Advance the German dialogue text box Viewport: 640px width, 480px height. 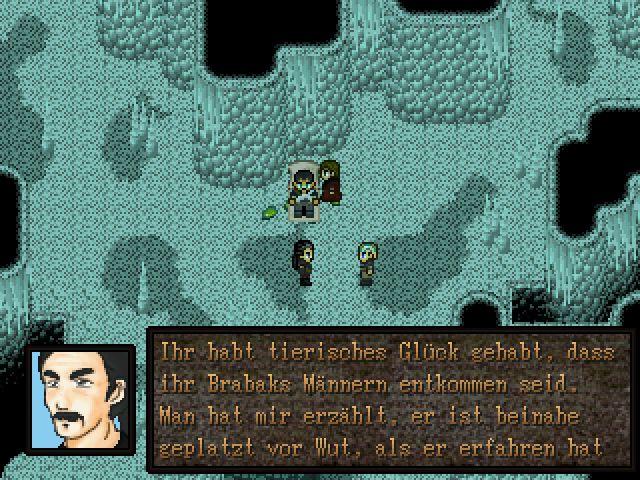(390, 400)
